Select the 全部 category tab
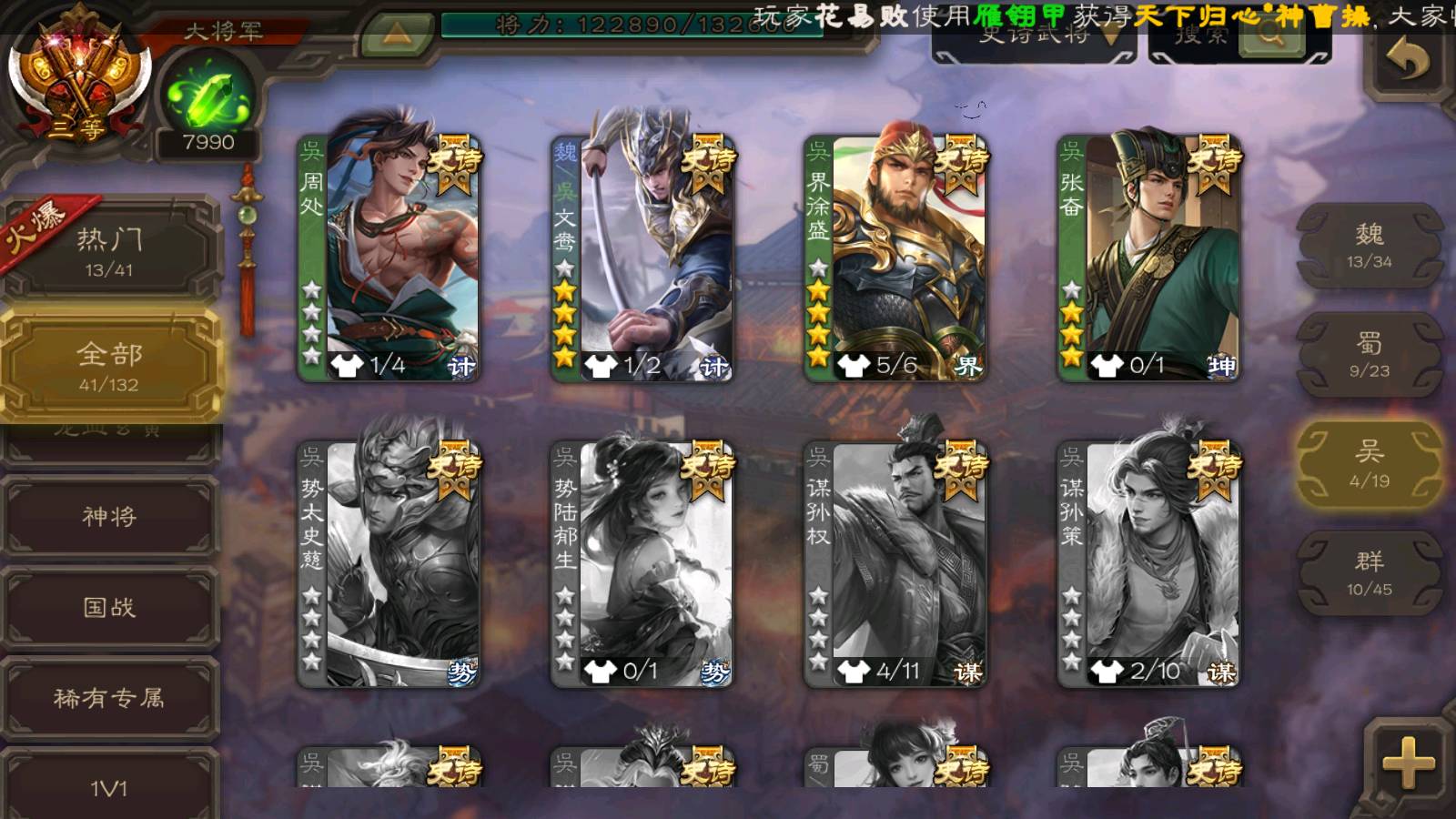The width and height of the screenshot is (1456, 819). (109, 366)
